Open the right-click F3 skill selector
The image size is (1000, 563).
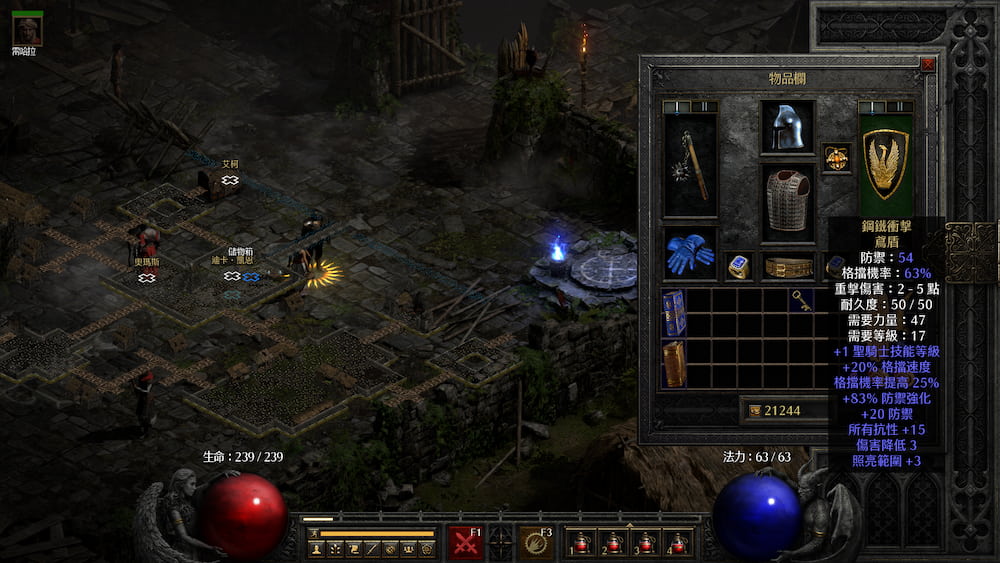536,542
